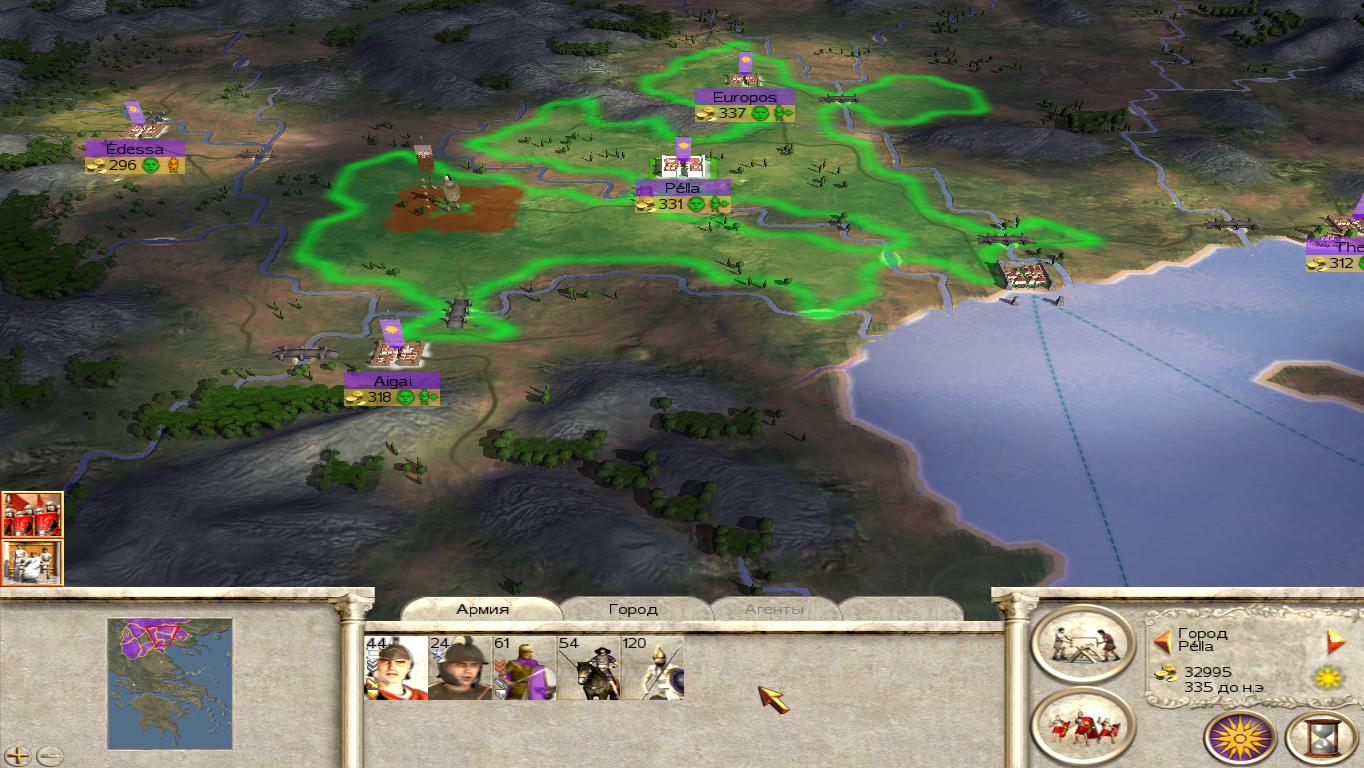Select the Europos settlement label

point(745,97)
